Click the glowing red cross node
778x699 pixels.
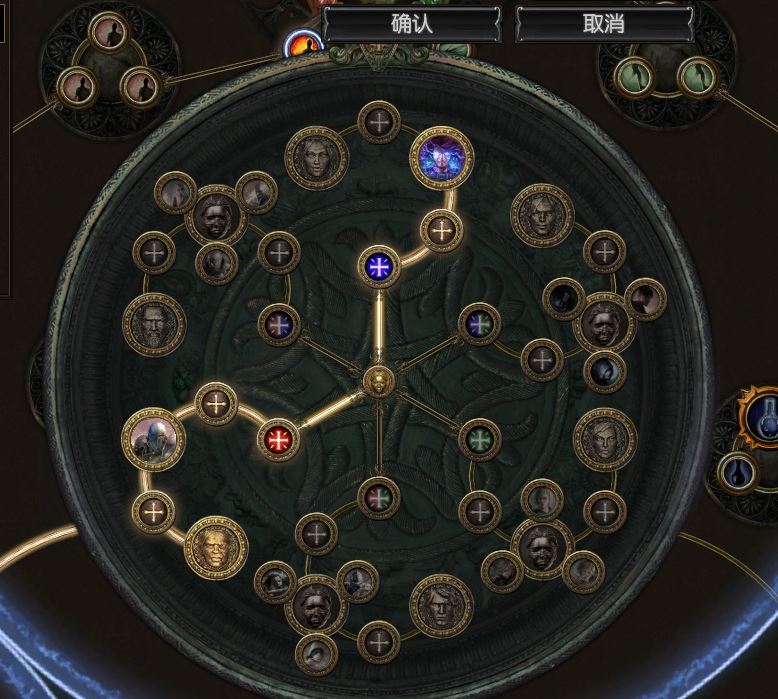click(x=277, y=438)
